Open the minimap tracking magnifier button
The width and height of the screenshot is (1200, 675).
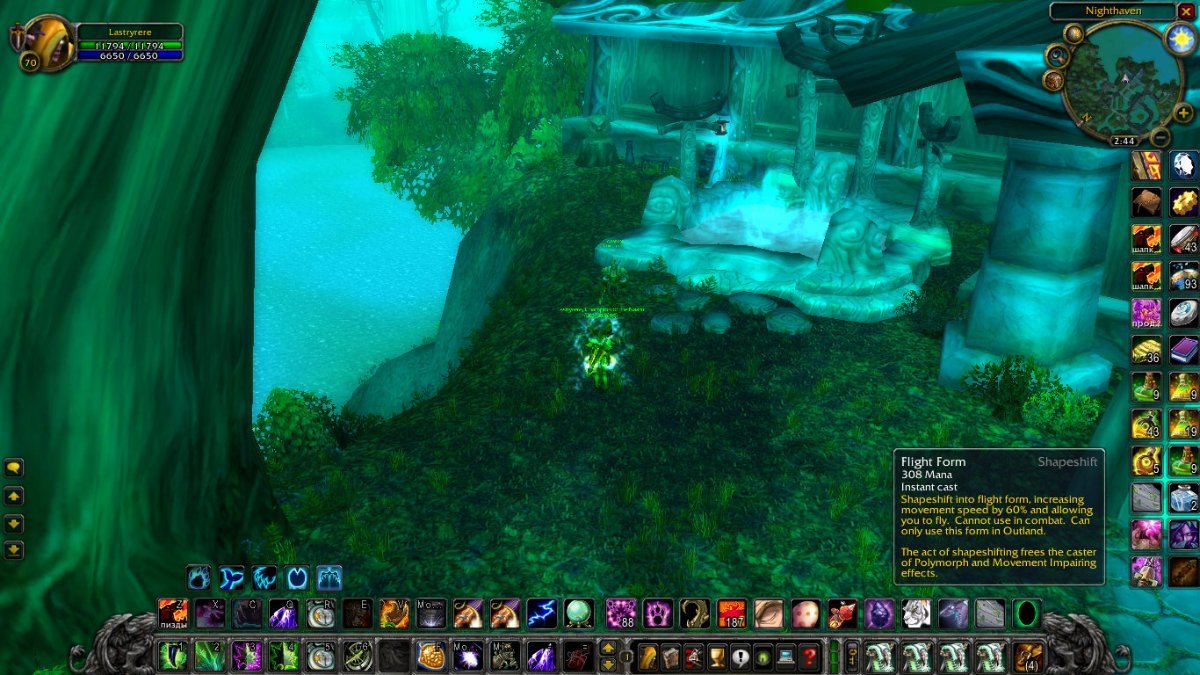tap(1057, 54)
